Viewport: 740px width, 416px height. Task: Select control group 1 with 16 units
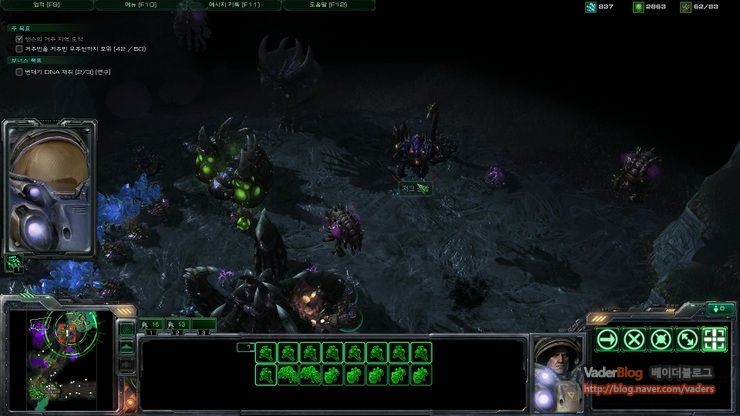(x=150, y=325)
